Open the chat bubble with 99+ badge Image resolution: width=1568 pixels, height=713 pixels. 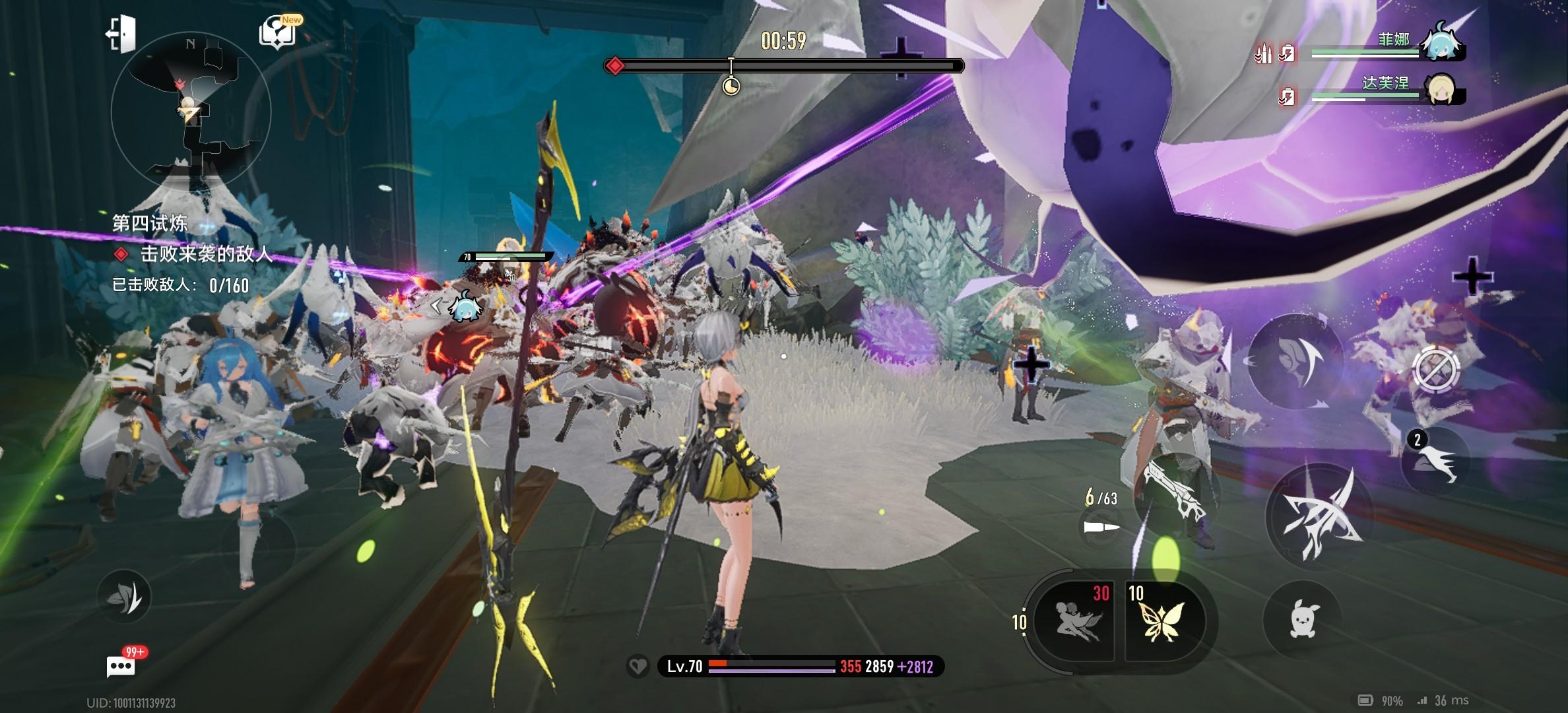pos(121,665)
